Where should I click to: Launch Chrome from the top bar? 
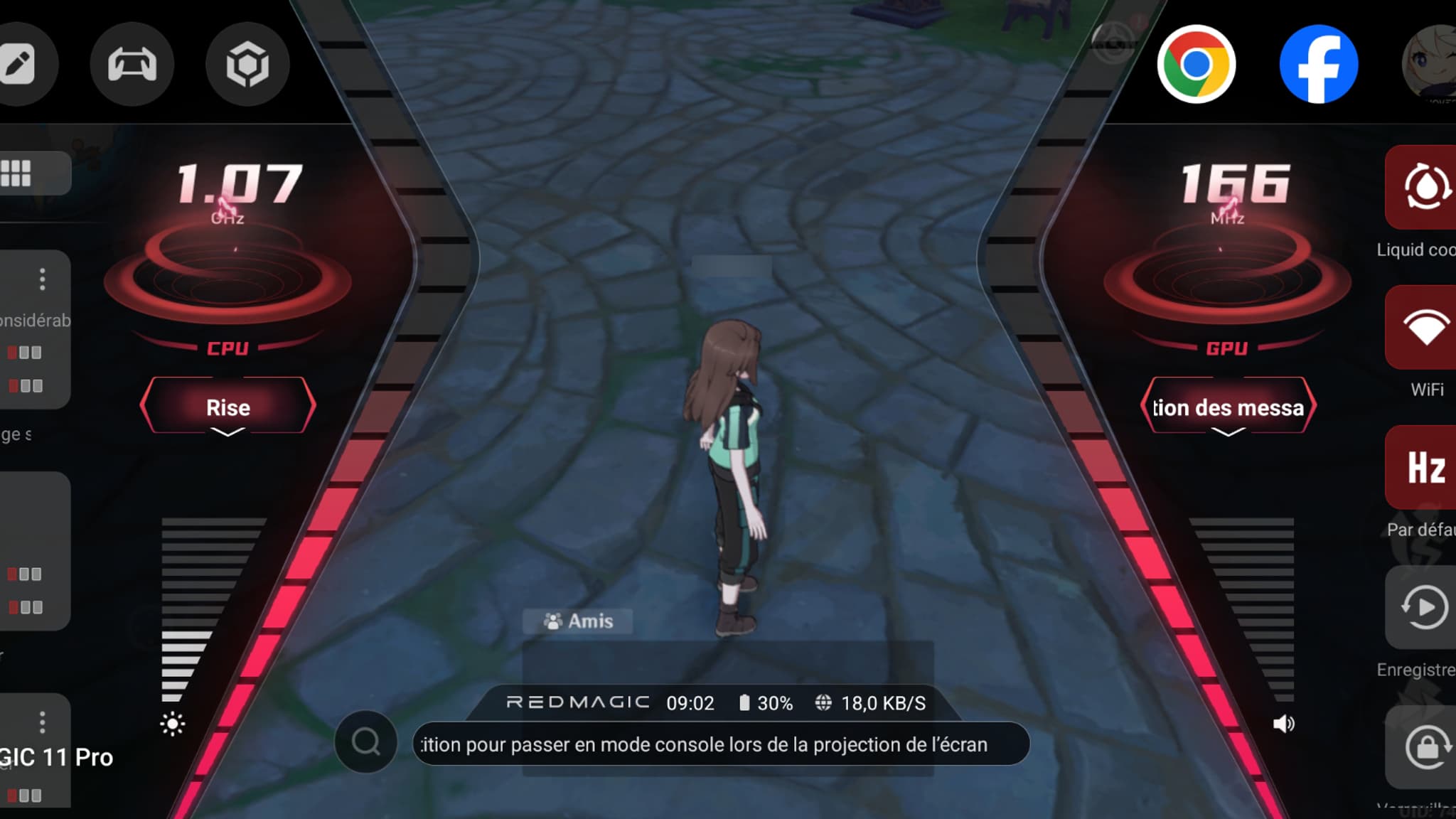(x=1197, y=63)
